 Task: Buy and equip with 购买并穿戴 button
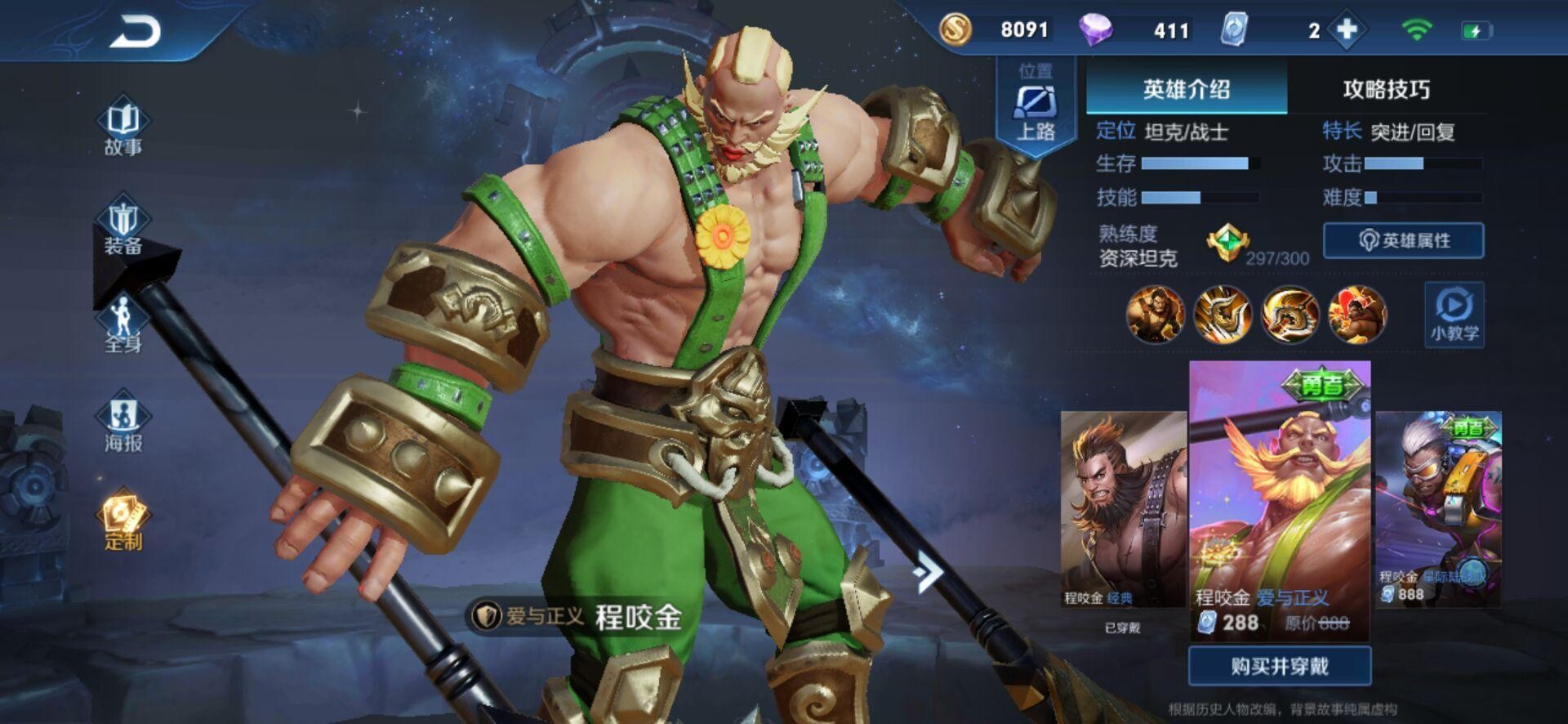1279,666
